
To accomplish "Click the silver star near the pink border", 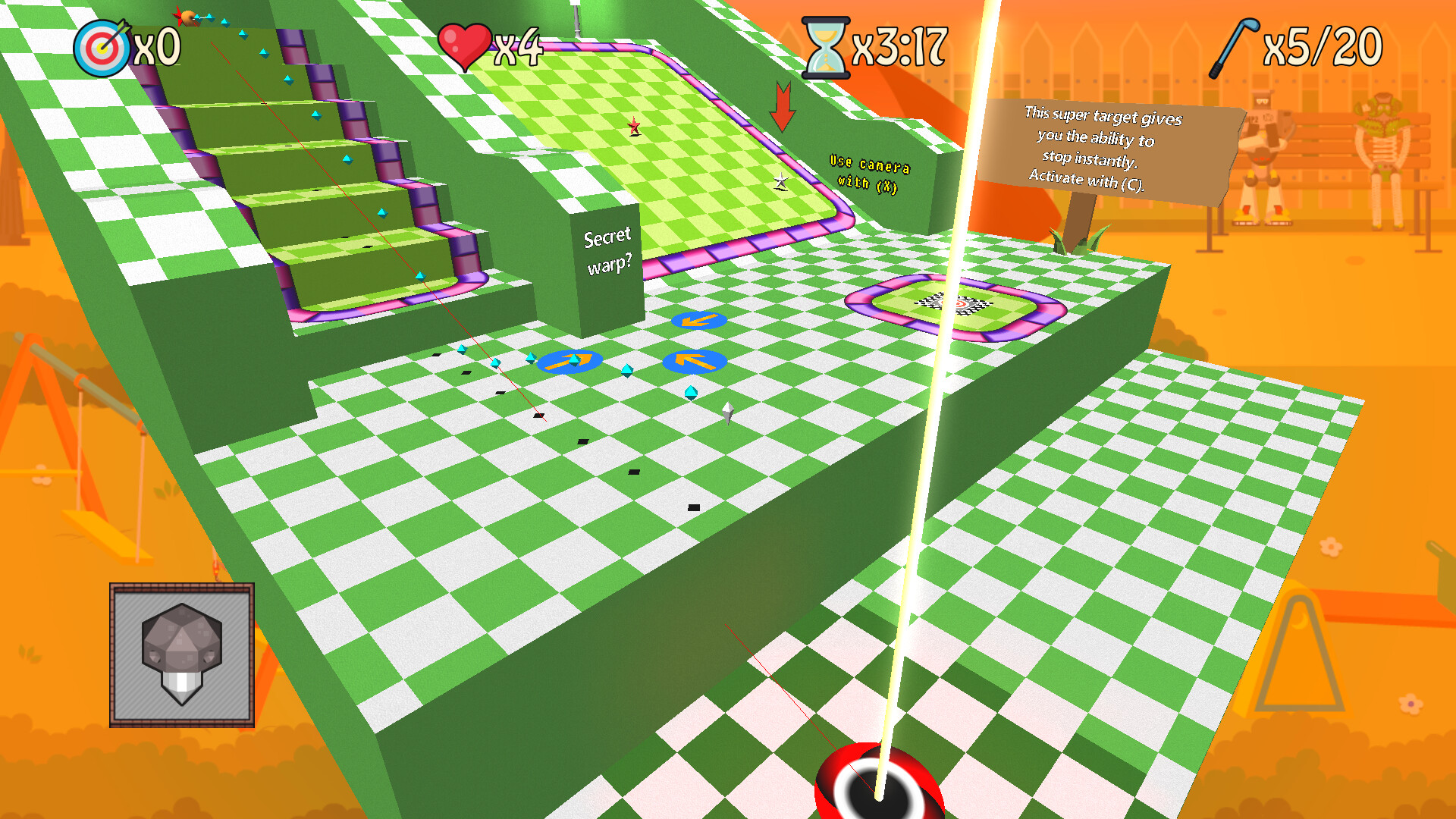I will (780, 181).
